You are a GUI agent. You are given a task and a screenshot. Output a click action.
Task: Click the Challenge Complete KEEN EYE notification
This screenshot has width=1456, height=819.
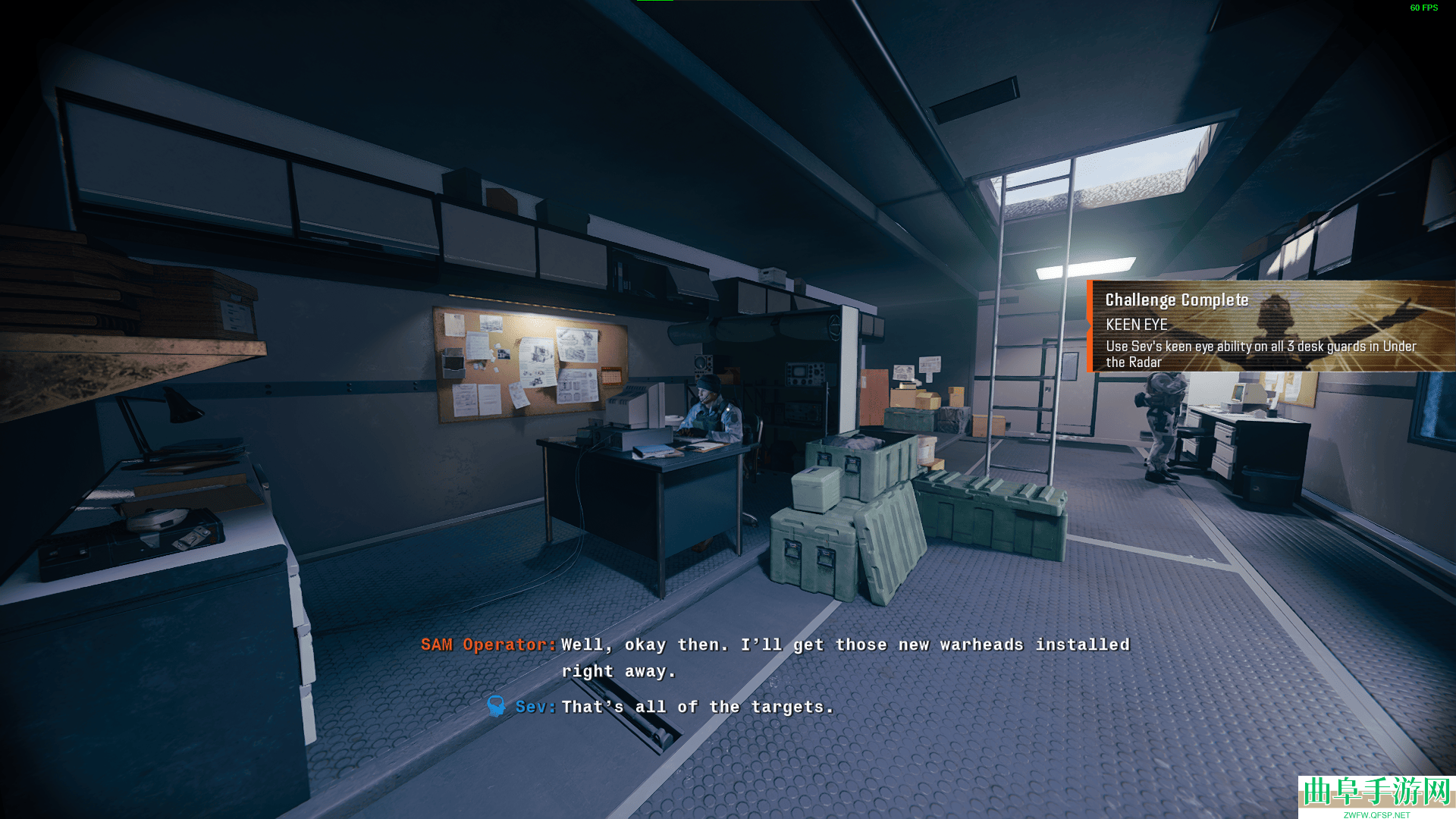click(1271, 327)
